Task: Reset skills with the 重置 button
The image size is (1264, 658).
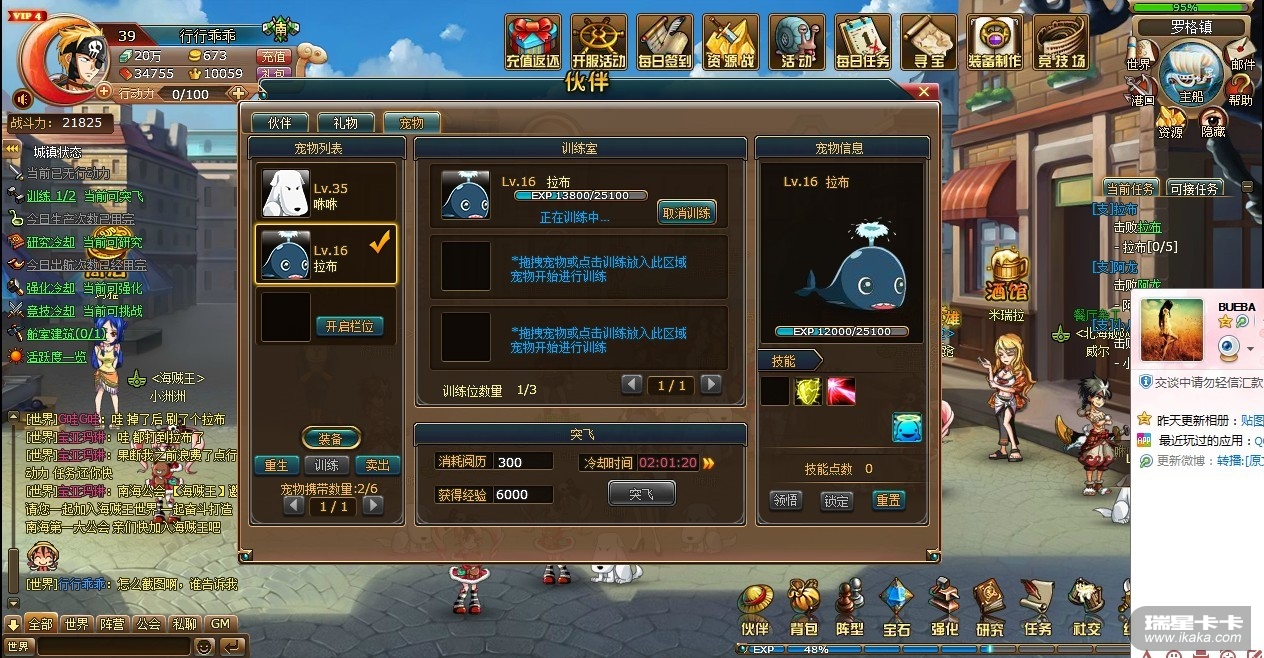Action: click(887, 500)
